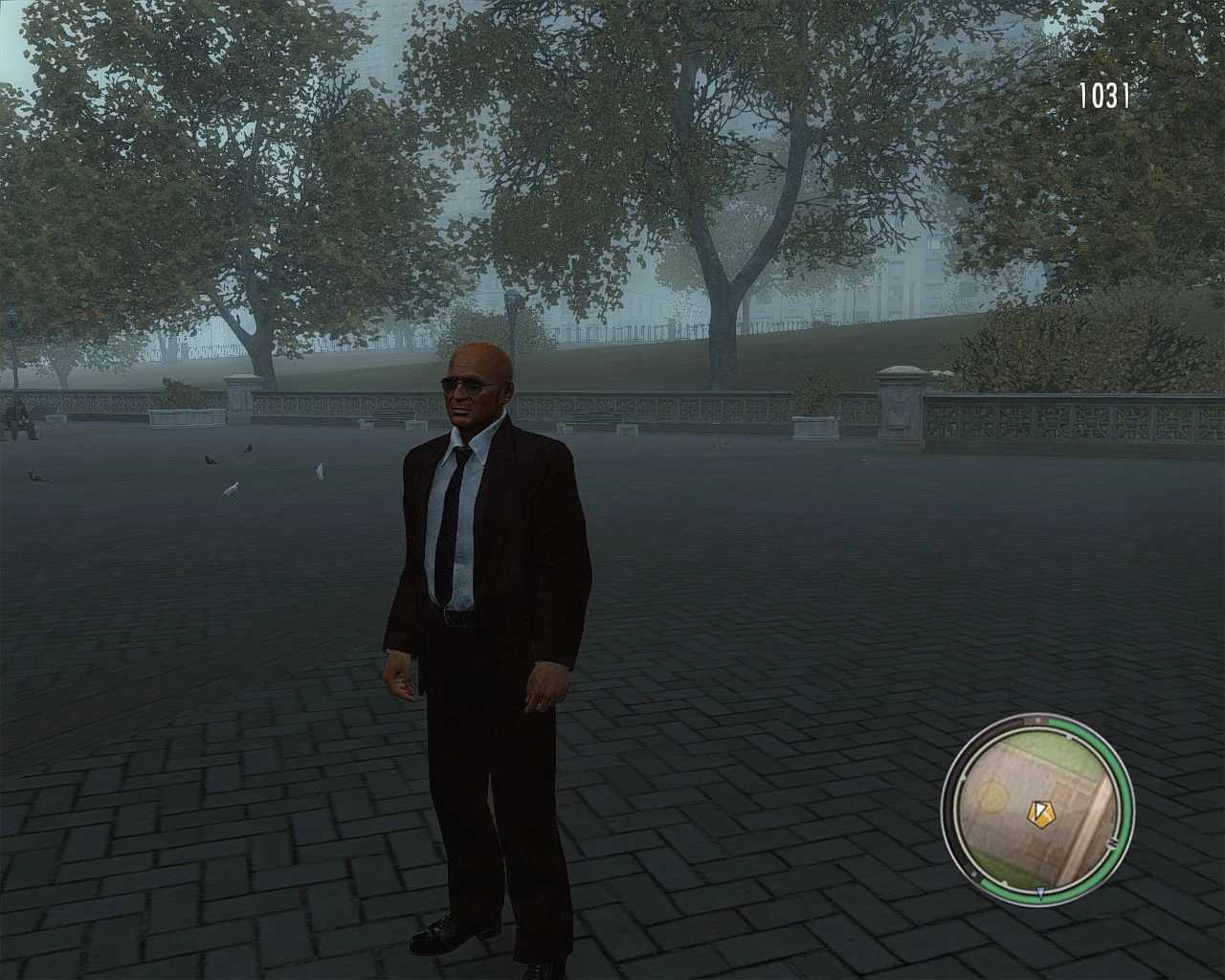Click the blue north indicator below the minimap
The width and height of the screenshot is (1225, 980).
(x=1040, y=892)
